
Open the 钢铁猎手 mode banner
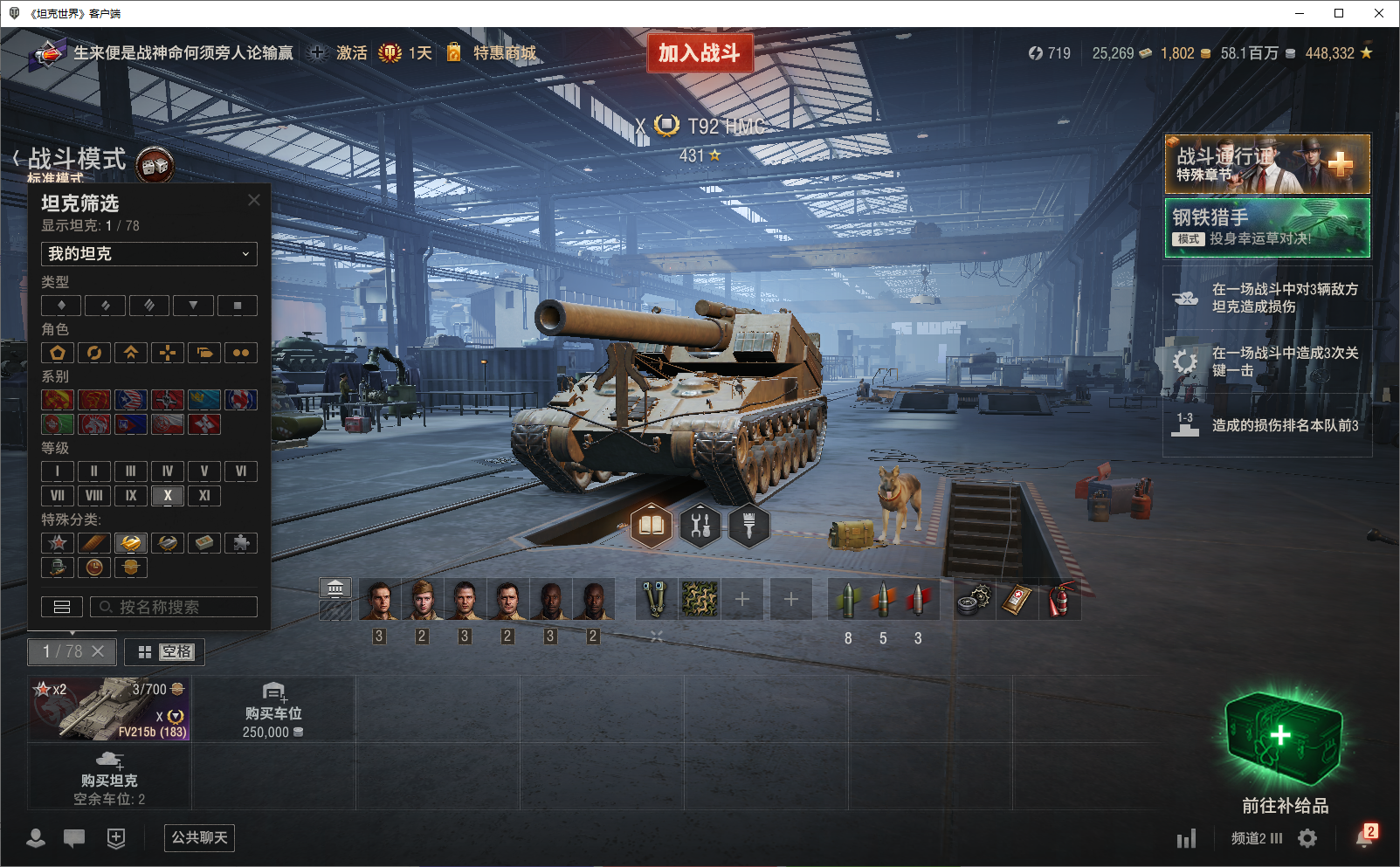click(1266, 228)
